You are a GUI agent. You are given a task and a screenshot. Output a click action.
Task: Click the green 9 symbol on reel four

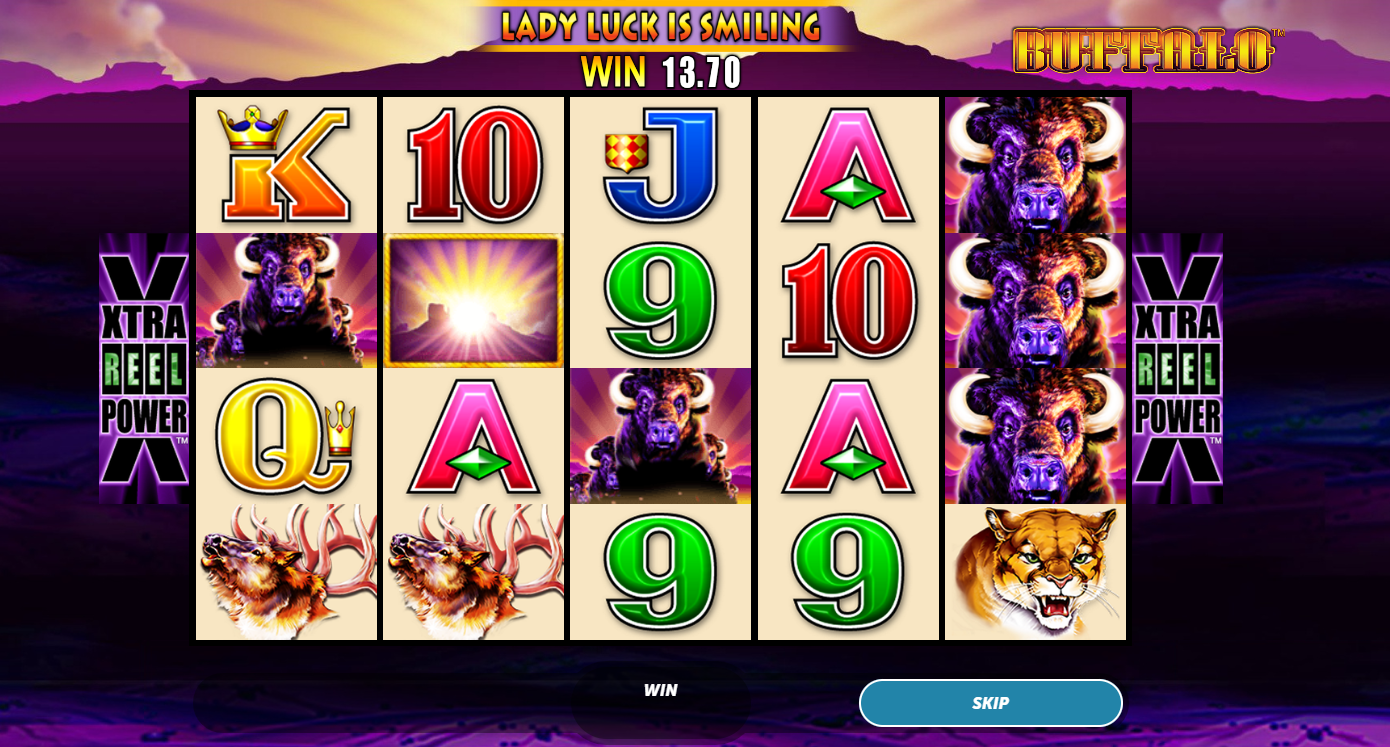click(x=848, y=572)
